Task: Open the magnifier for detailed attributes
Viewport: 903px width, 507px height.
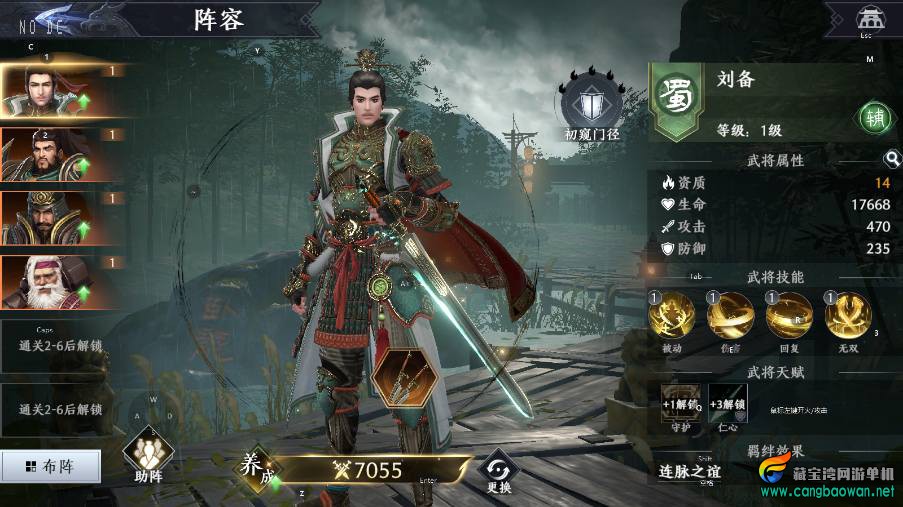Action: [x=891, y=159]
